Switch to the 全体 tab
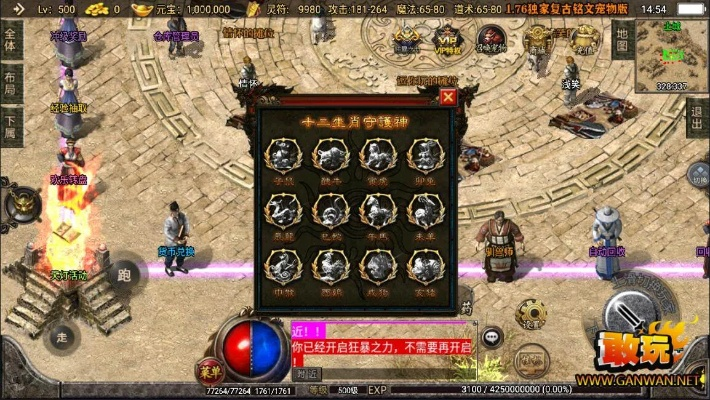 pos(10,40)
